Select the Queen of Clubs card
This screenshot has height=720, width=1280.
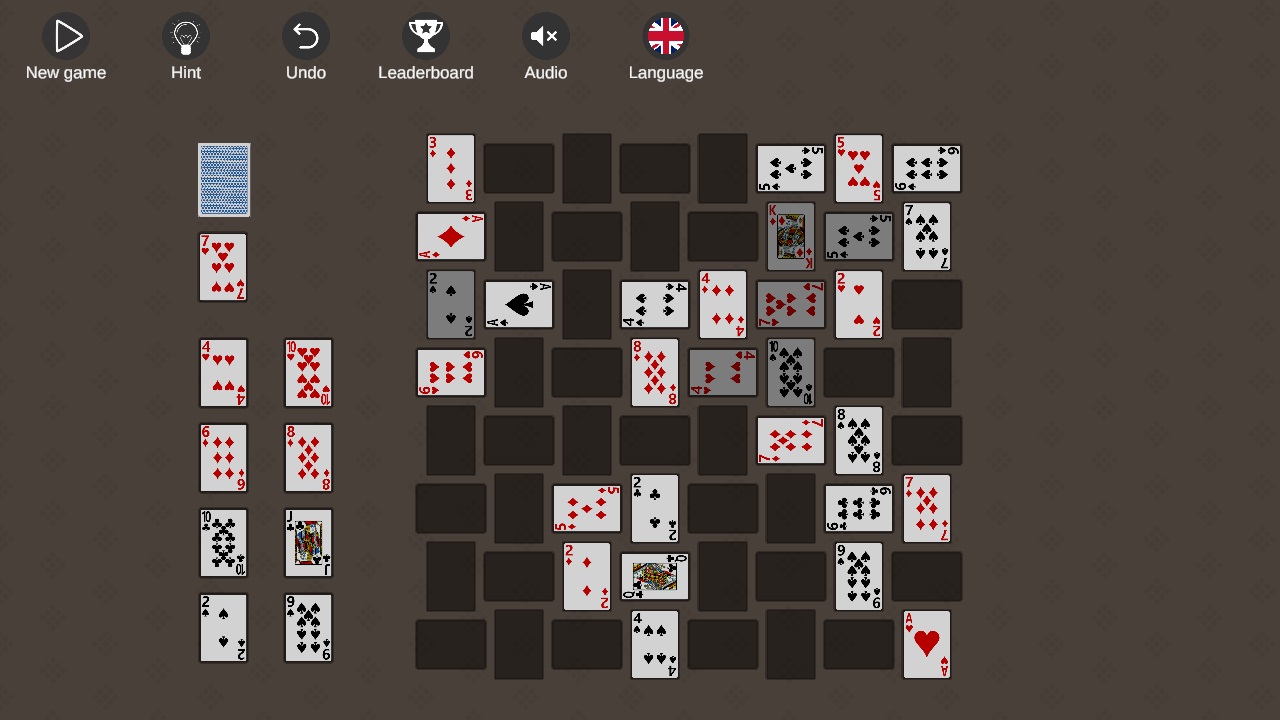pos(655,576)
